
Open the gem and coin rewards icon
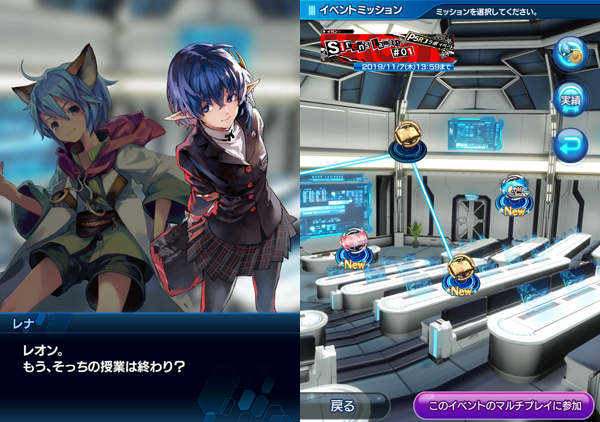pyautogui.click(x=570, y=50)
